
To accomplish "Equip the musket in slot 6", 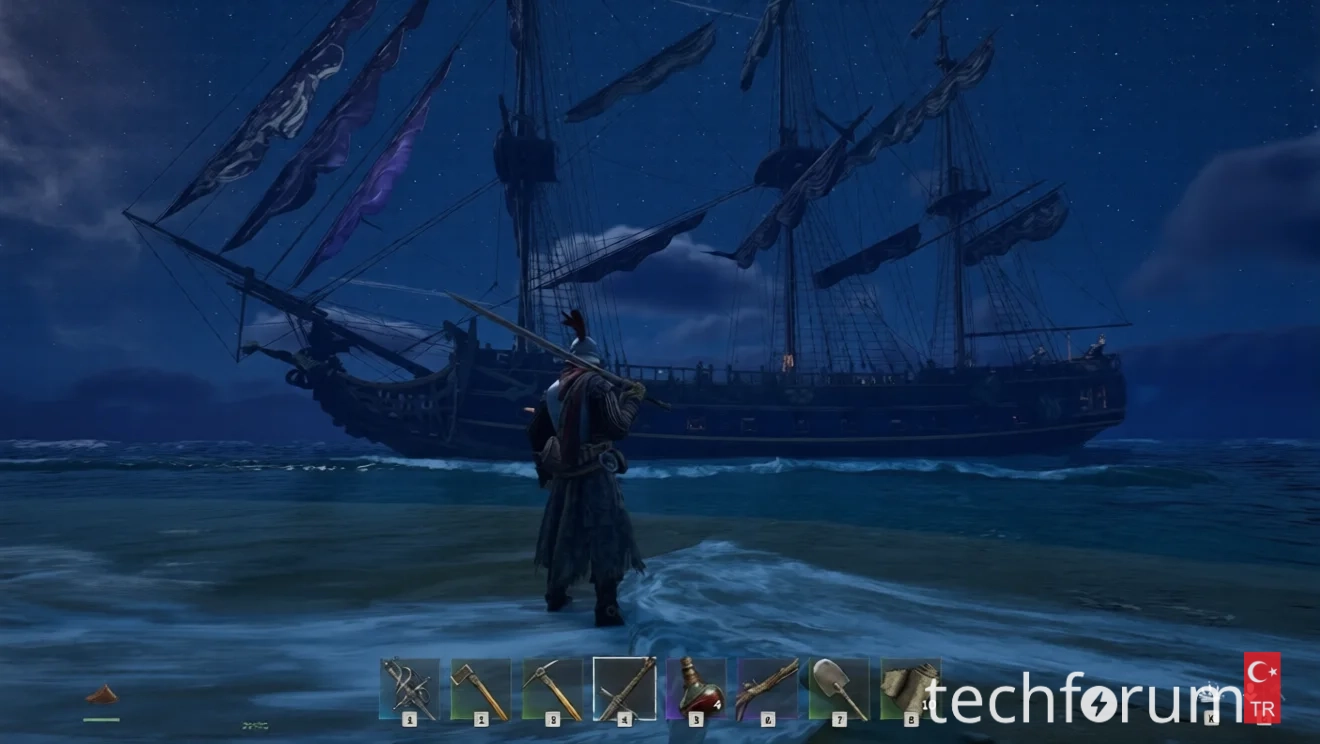I will (768, 688).
